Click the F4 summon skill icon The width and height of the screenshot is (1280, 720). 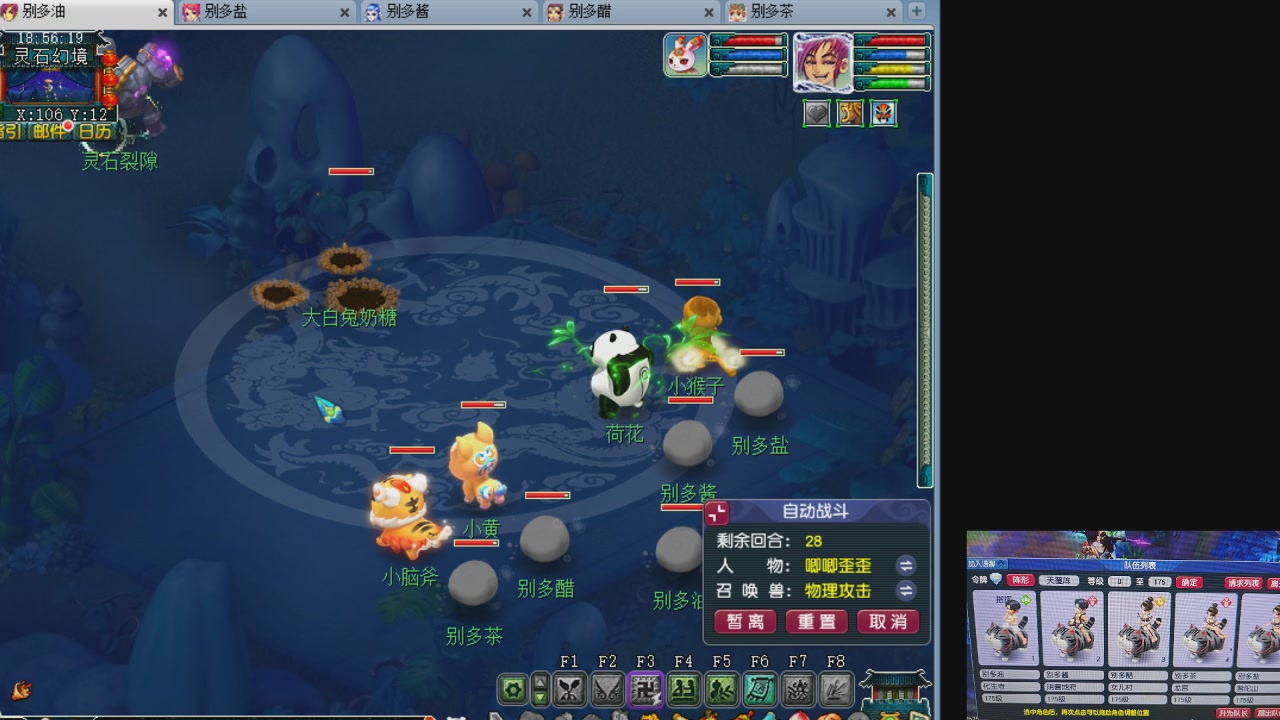684,688
